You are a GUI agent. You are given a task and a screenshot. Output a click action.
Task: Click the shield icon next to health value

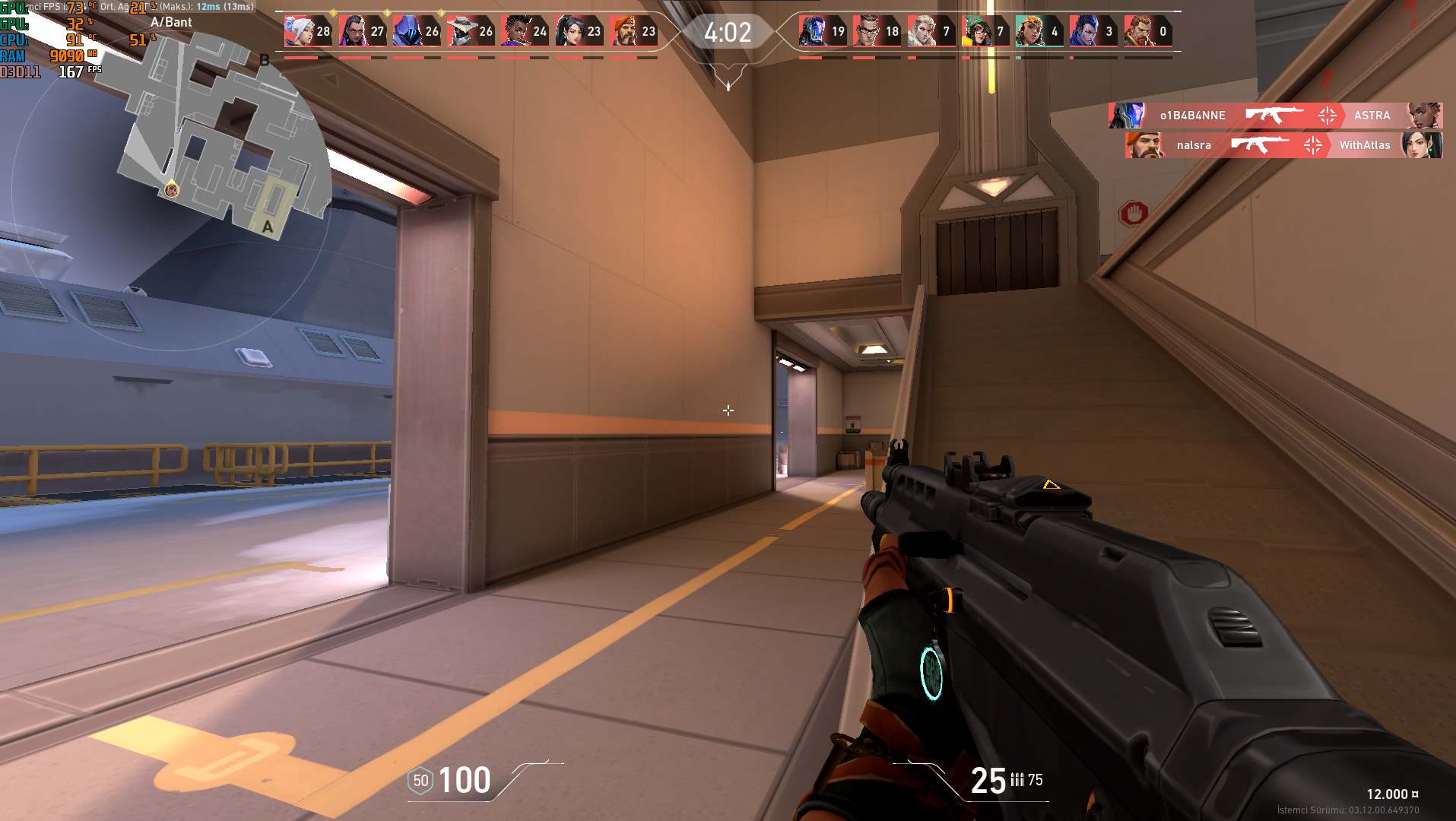coord(419,780)
